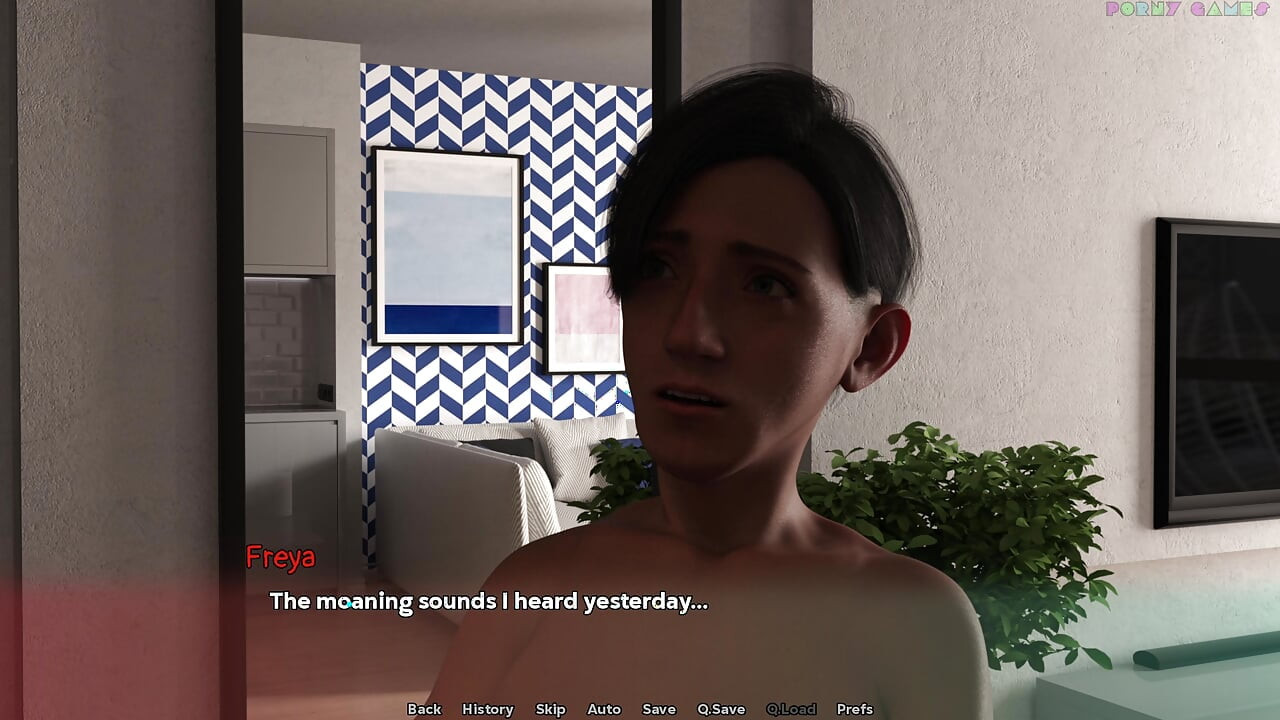The width and height of the screenshot is (1280, 720).
Task: Toggle Auto advance mode
Action: click(x=604, y=709)
